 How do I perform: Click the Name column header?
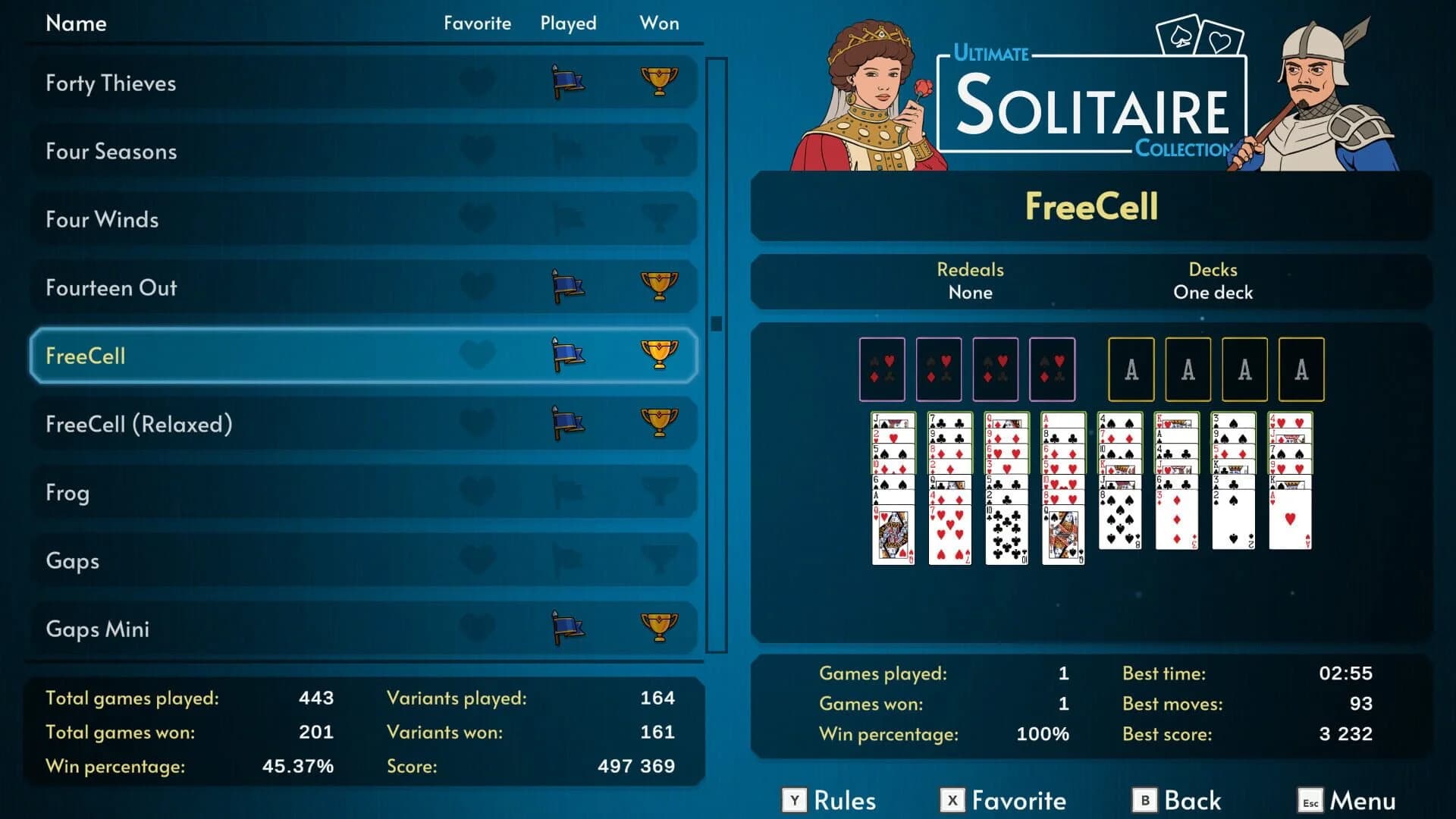point(76,23)
